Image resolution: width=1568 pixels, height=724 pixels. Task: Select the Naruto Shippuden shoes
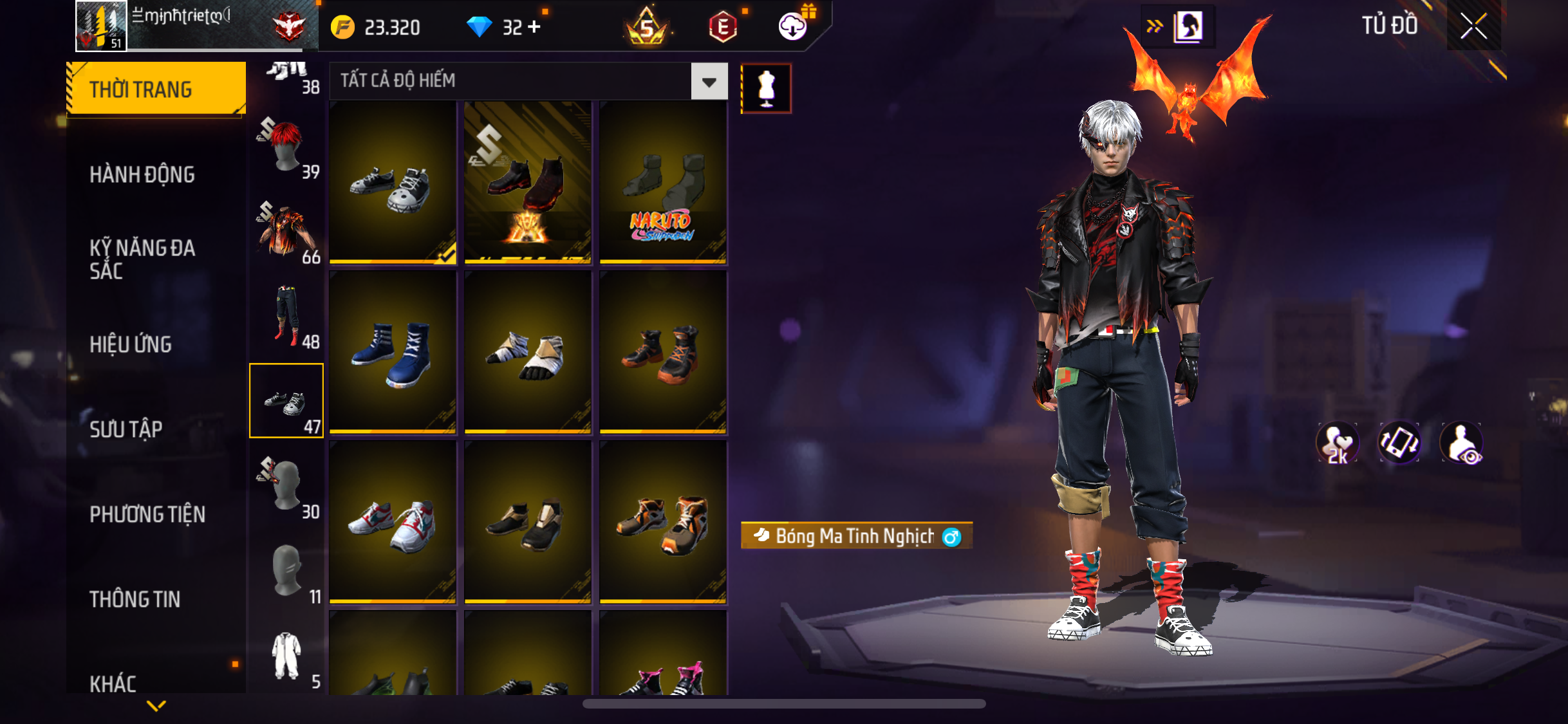(662, 182)
